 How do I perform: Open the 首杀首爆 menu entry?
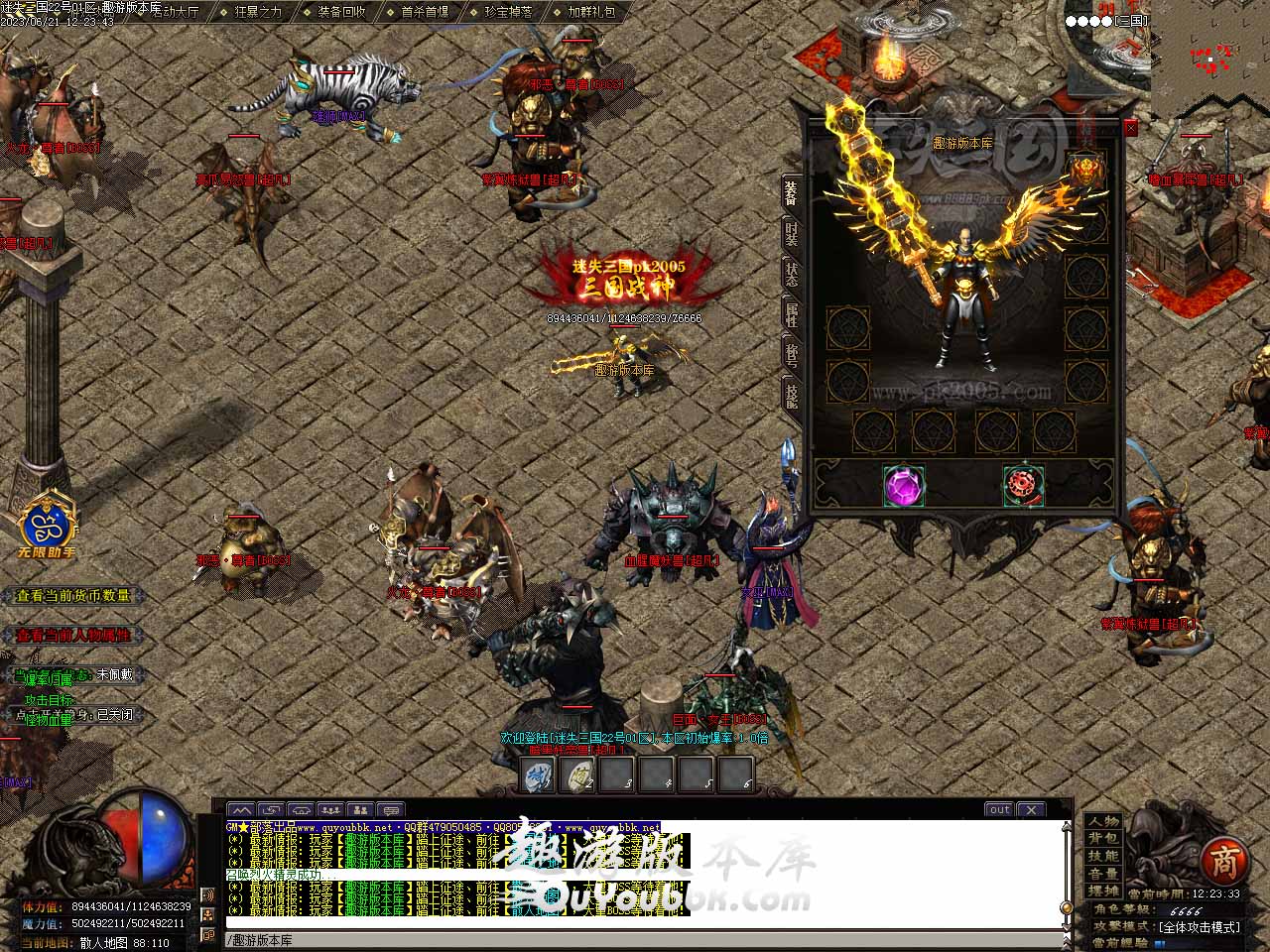tap(425, 12)
